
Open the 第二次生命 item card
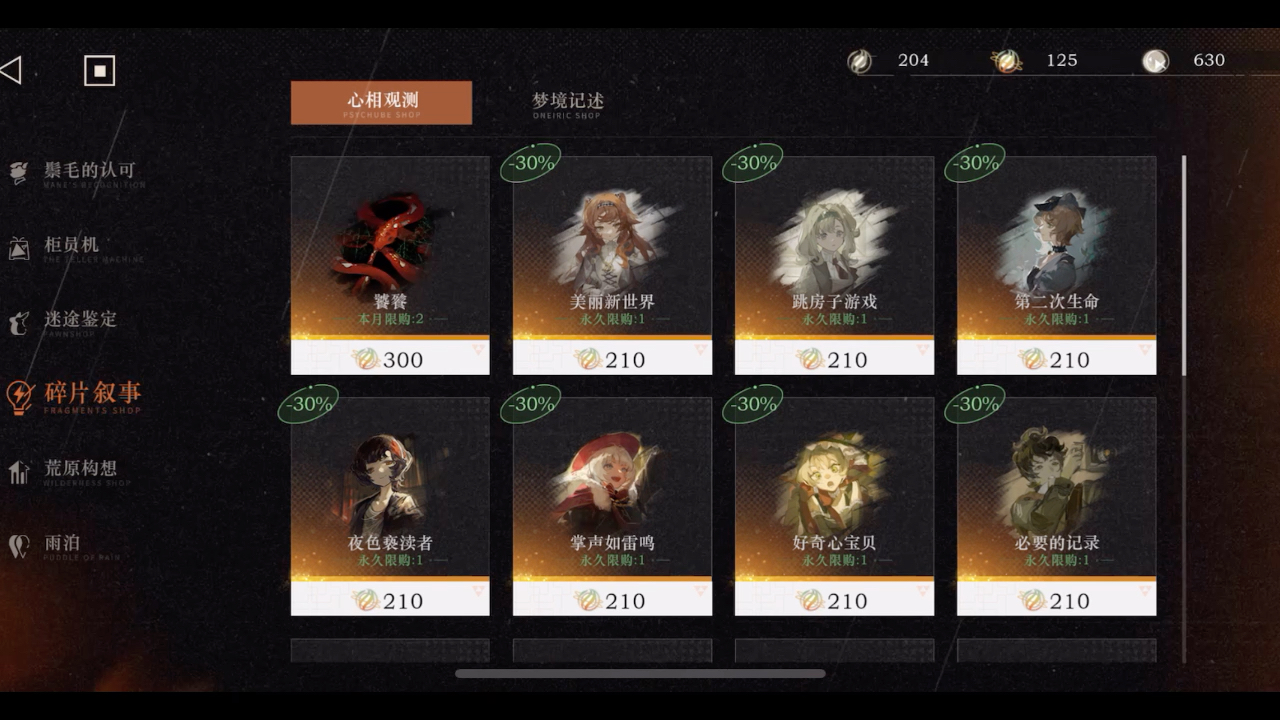(x=1056, y=265)
